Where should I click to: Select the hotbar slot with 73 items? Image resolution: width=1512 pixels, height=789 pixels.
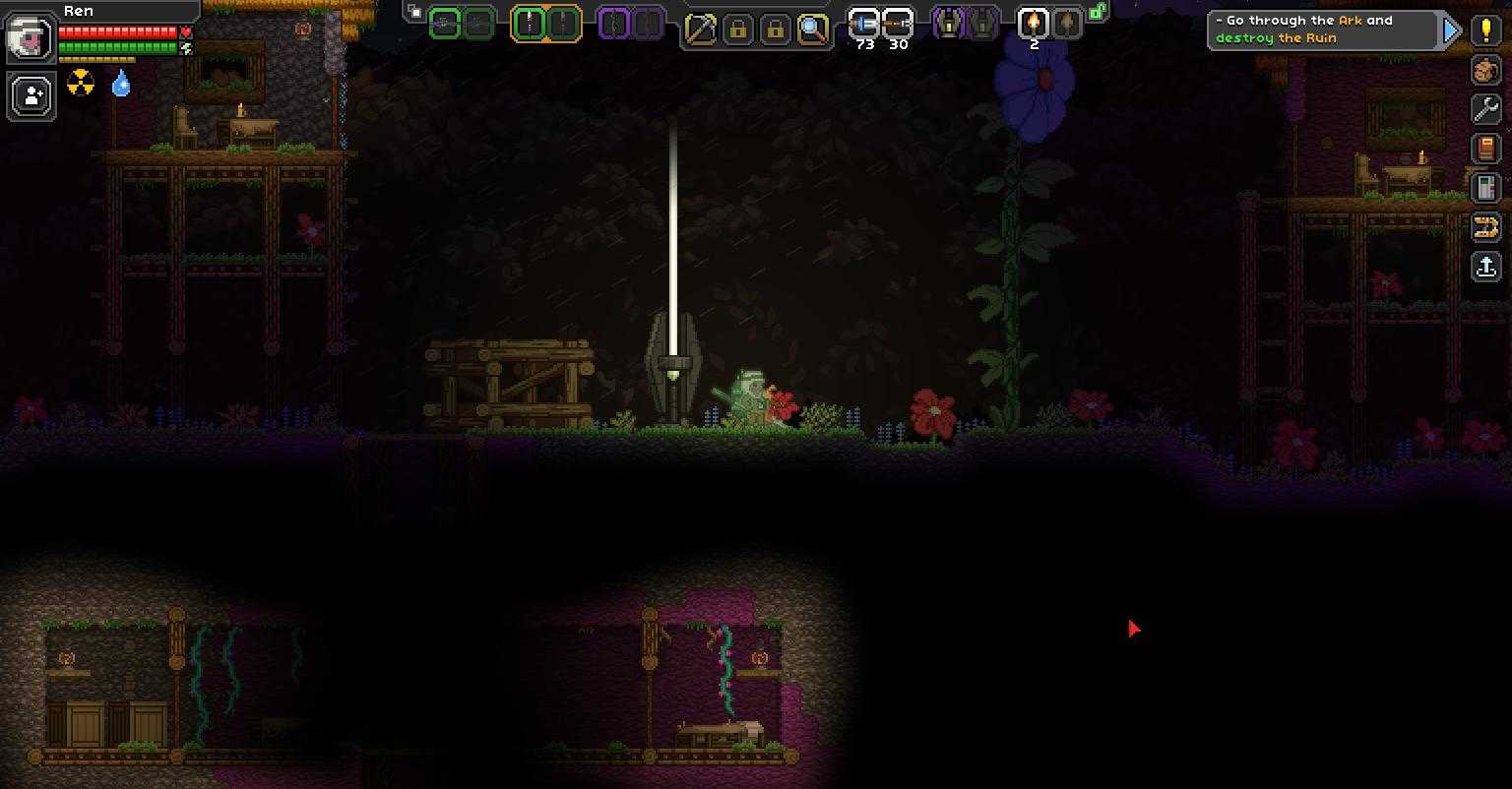tap(864, 25)
